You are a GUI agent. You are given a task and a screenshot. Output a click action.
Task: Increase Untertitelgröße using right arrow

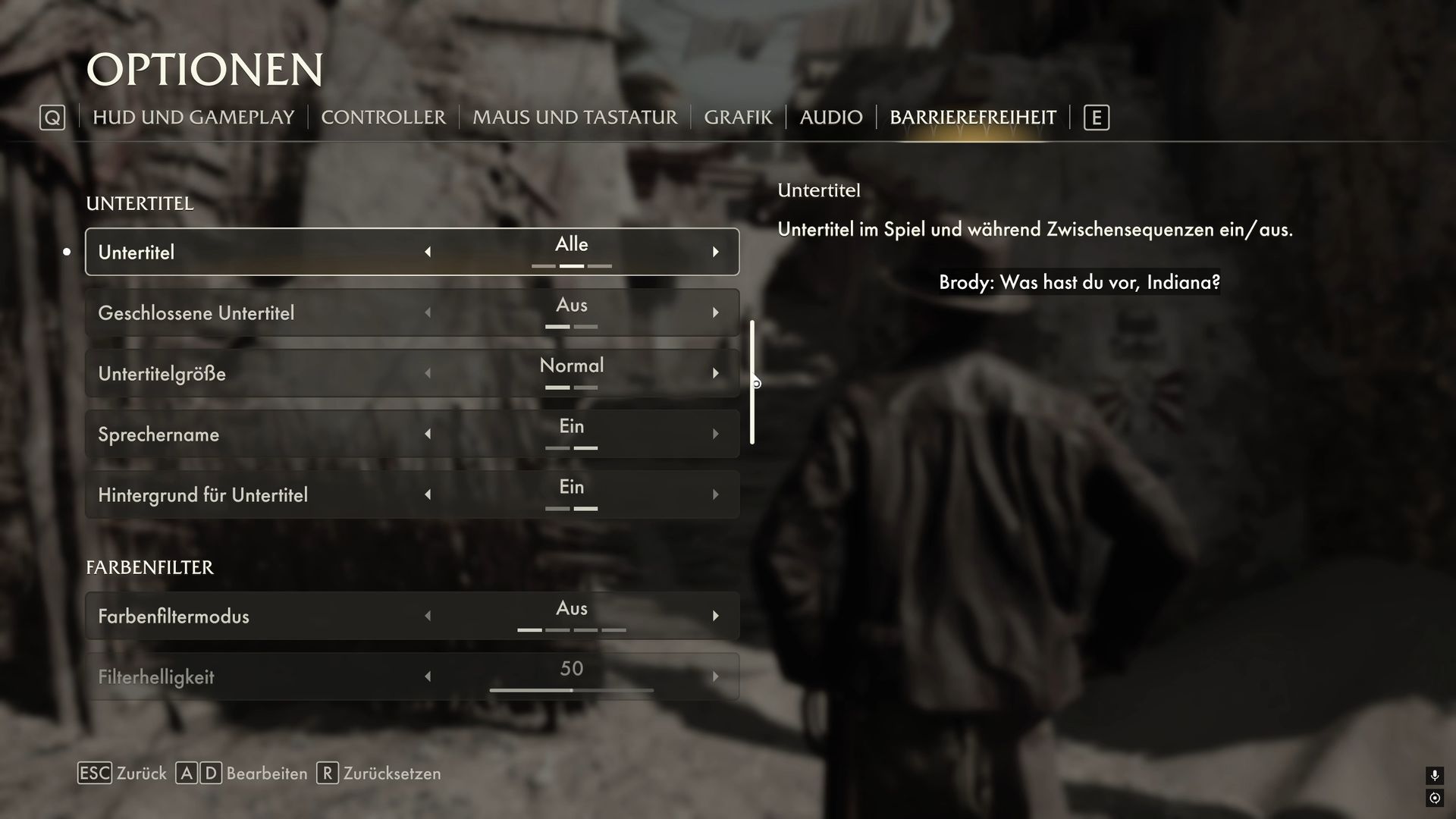(715, 373)
